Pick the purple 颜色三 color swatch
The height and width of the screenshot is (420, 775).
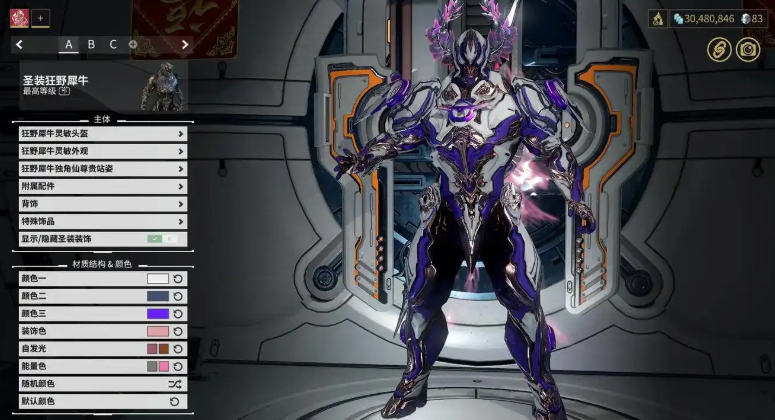pyautogui.click(x=158, y=314)
